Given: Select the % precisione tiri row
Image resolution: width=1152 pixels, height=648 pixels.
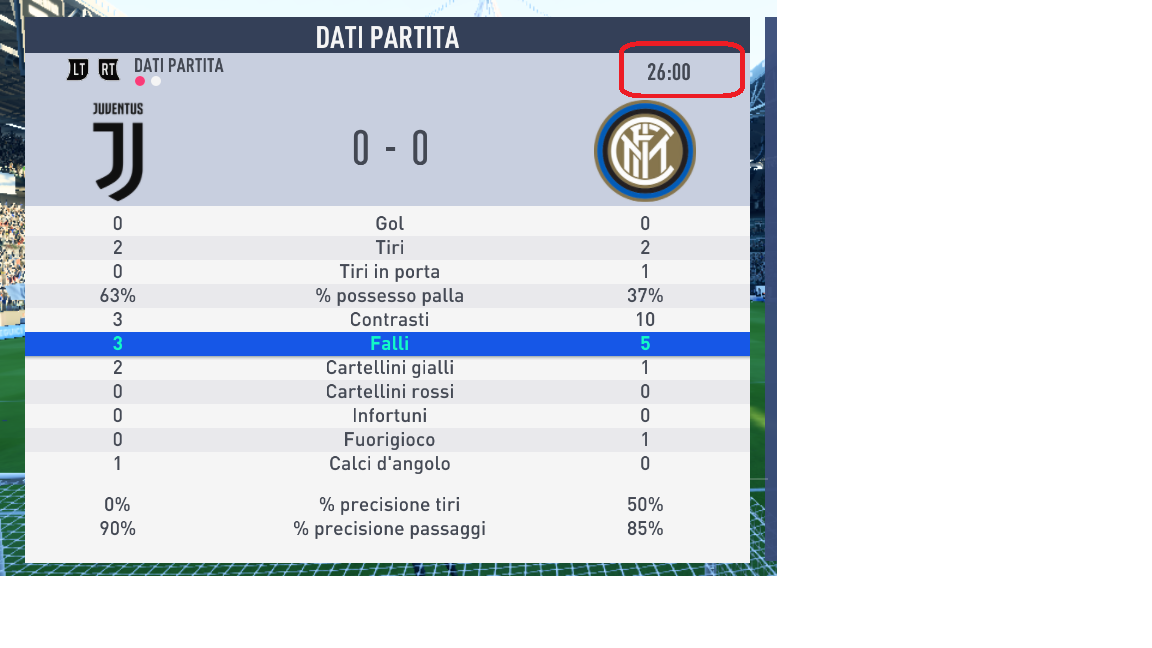Looking at the screenshot, I should [x=389, y=505].
